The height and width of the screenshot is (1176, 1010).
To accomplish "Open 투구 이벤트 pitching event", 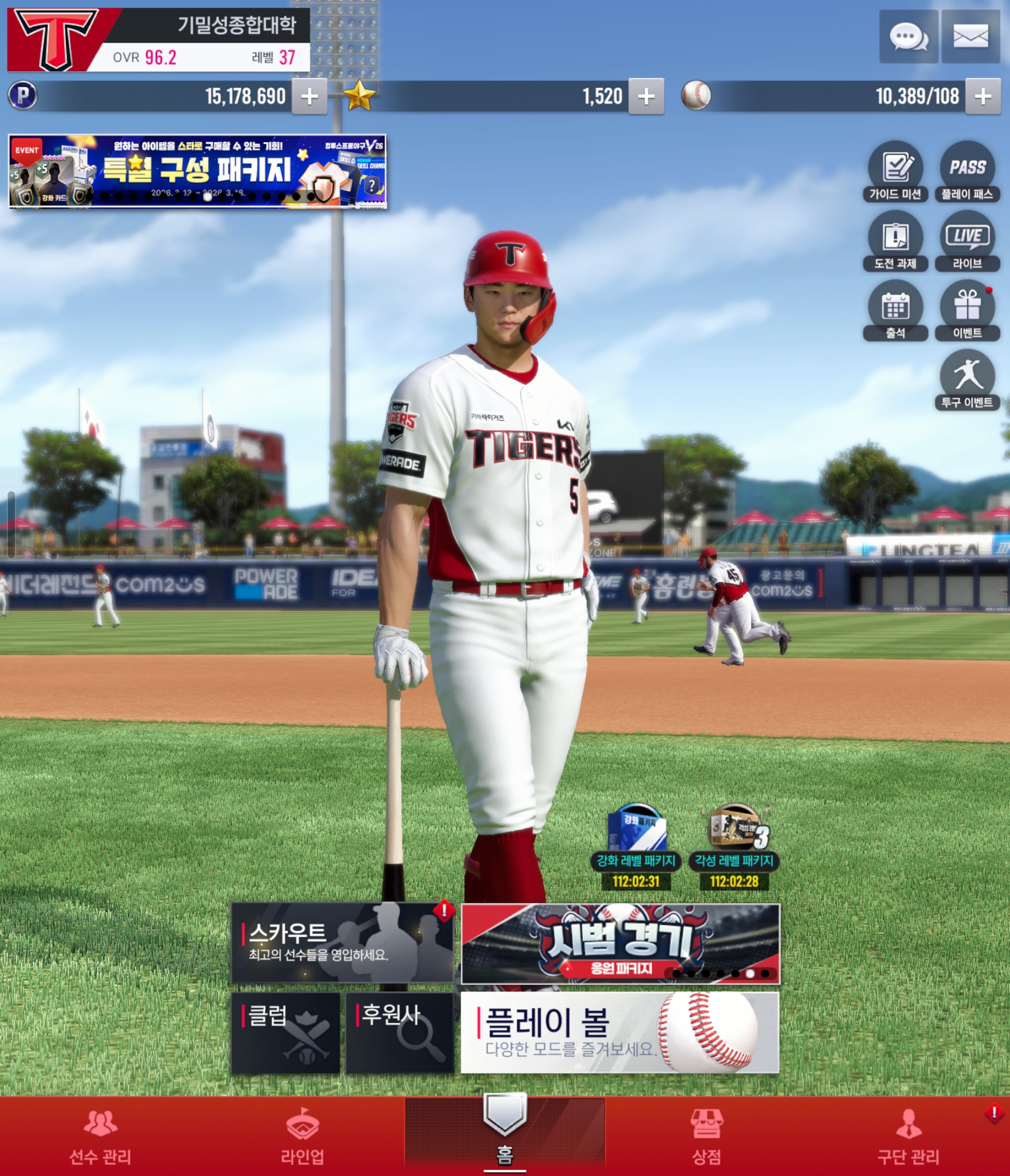I will pos(968,379).
